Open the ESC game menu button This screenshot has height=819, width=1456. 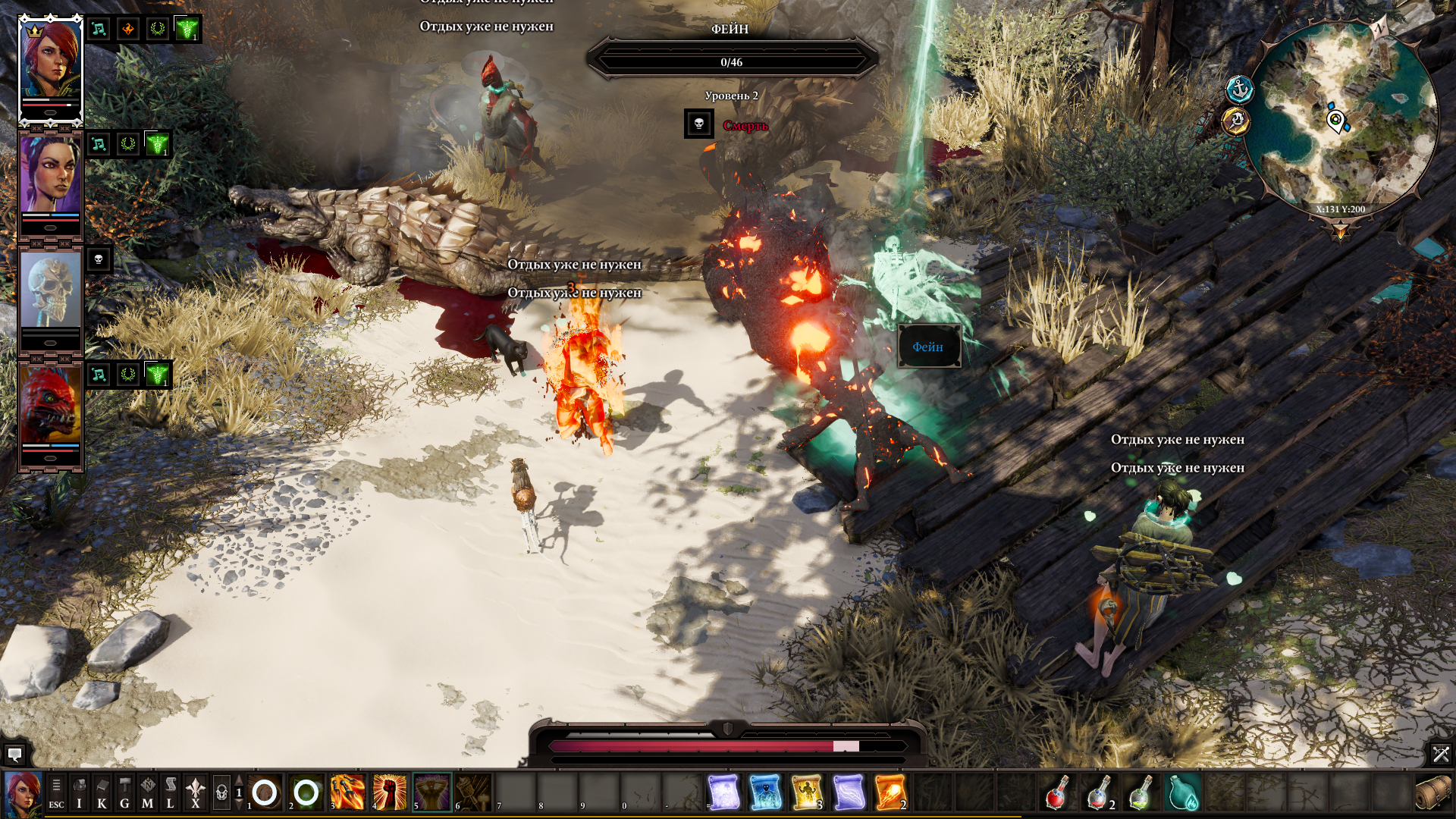tap(56, 793)
